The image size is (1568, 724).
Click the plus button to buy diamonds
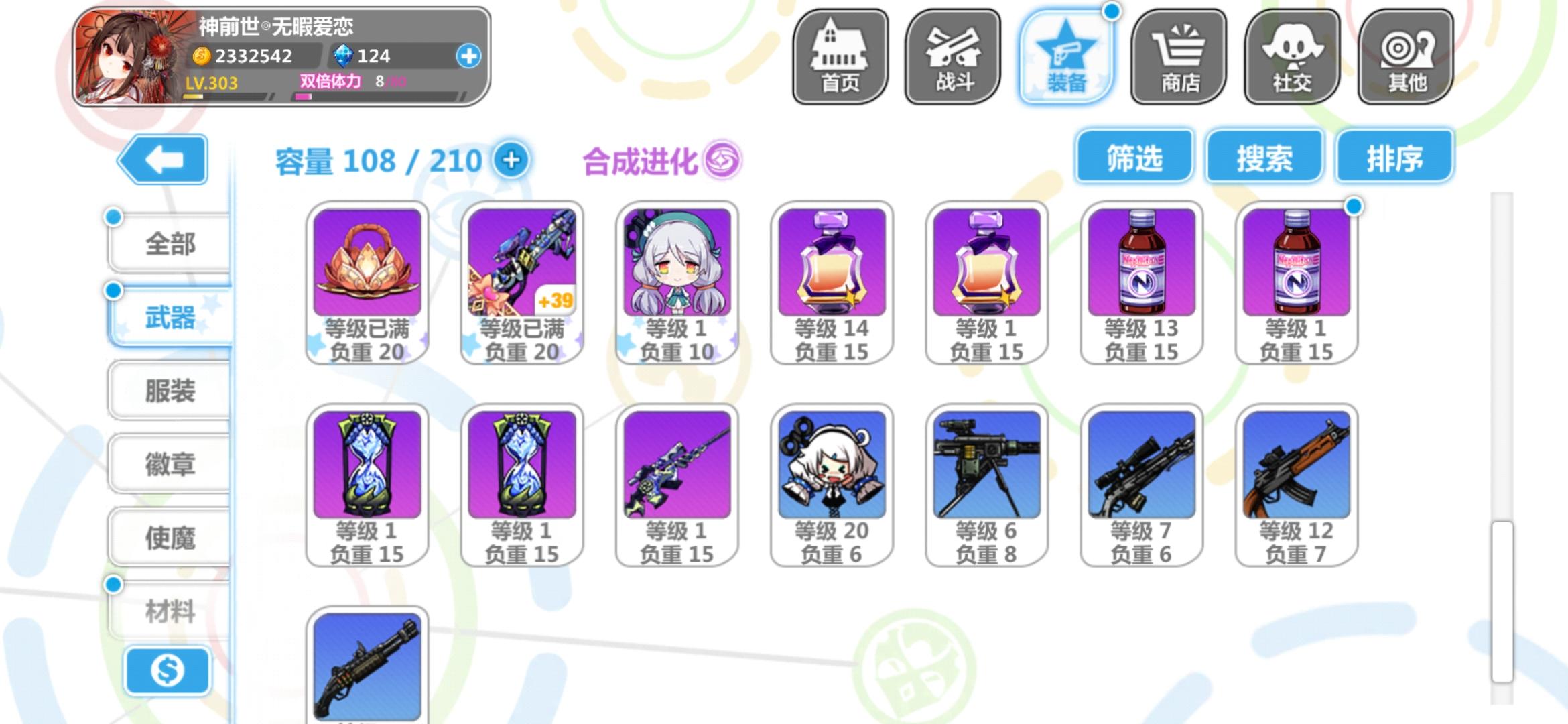click(468, 56)
